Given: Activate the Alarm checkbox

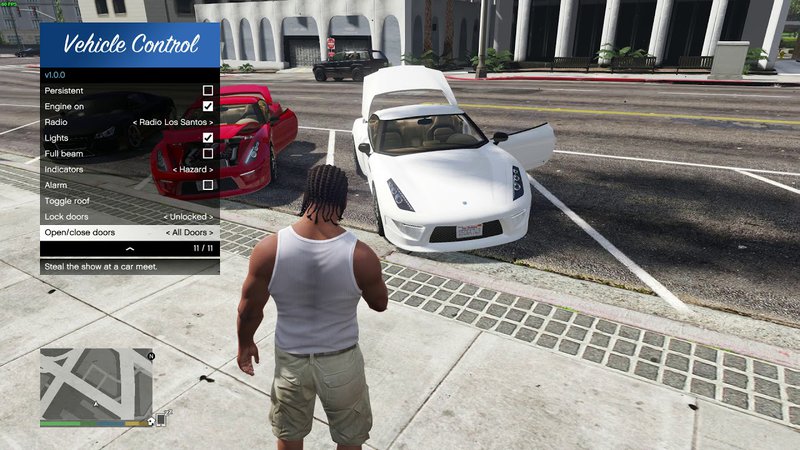Looking at the screenshot, I should pos(208,185).
